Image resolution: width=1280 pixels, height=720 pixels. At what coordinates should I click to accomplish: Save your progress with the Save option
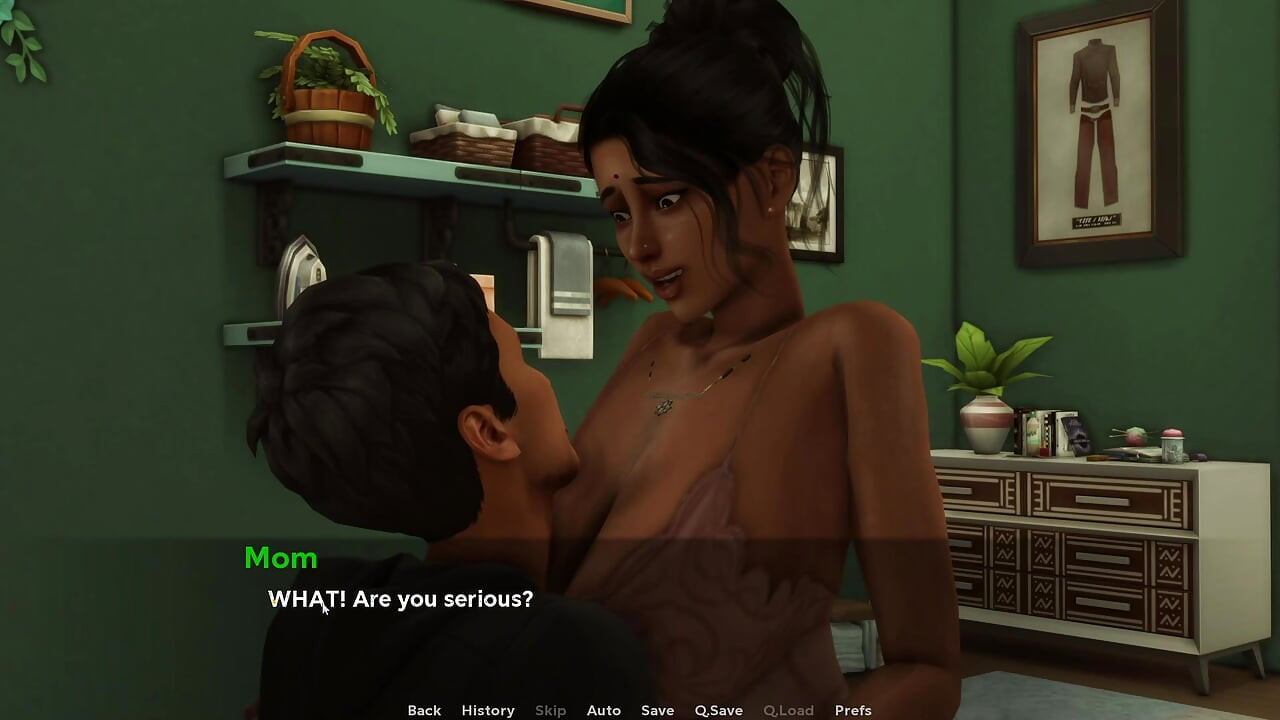pos(658,710)
